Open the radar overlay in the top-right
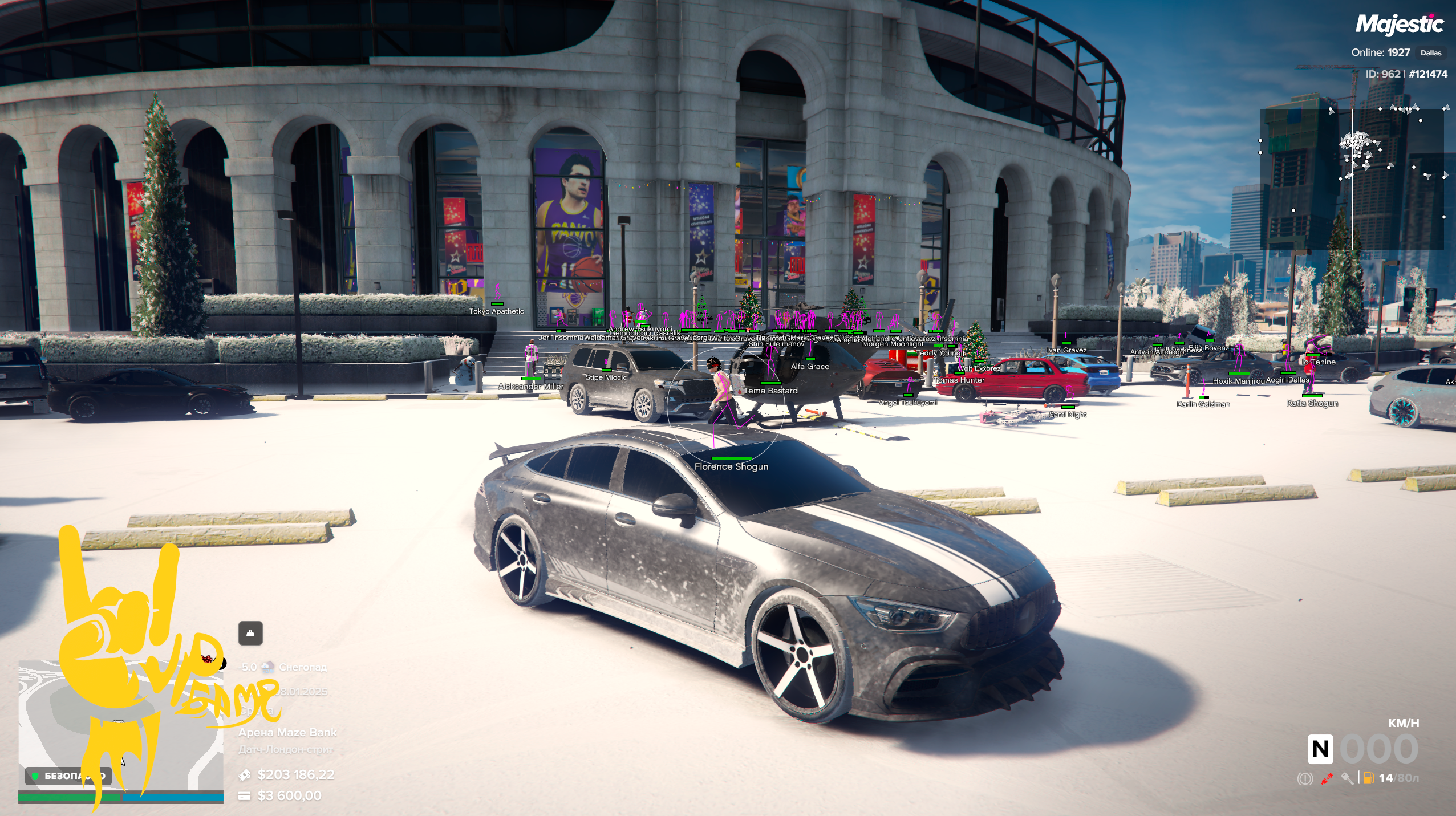The image size is (1456, 816). coord(1352,179)
